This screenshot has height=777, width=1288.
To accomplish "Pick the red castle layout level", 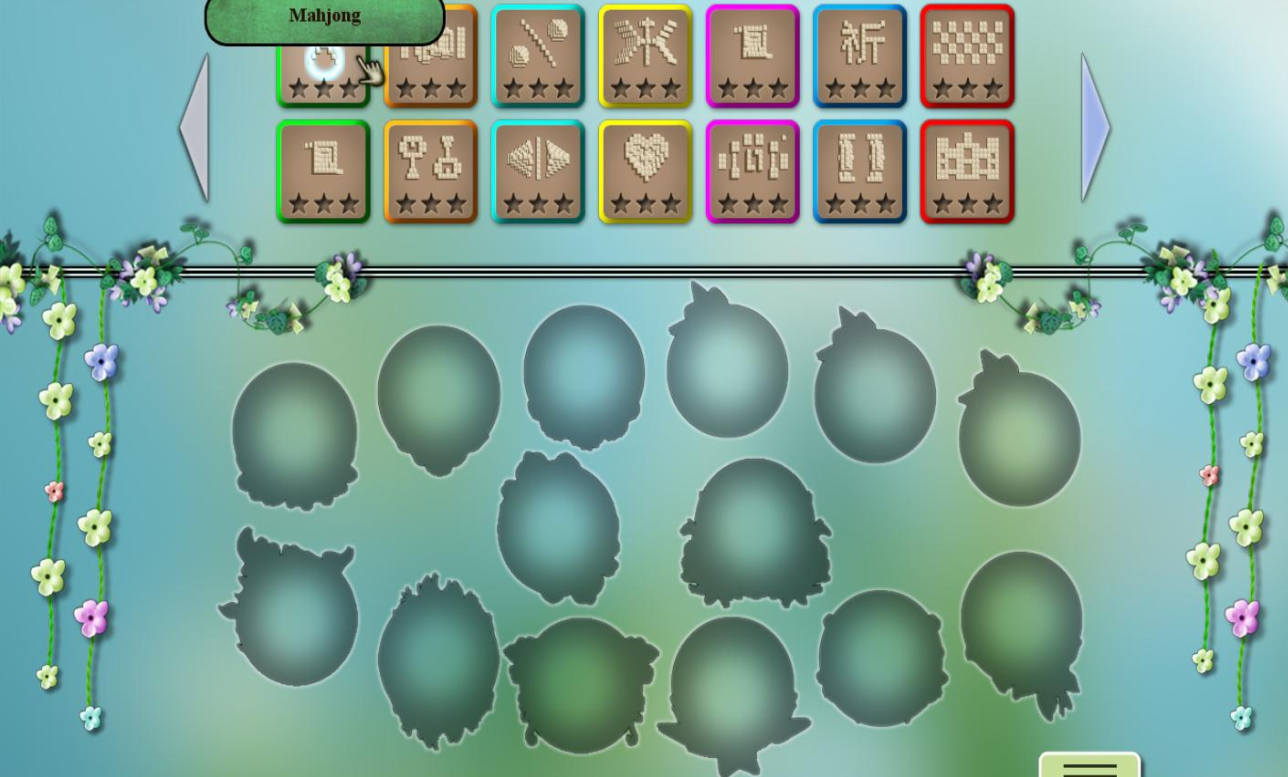I will pos(967,171).
